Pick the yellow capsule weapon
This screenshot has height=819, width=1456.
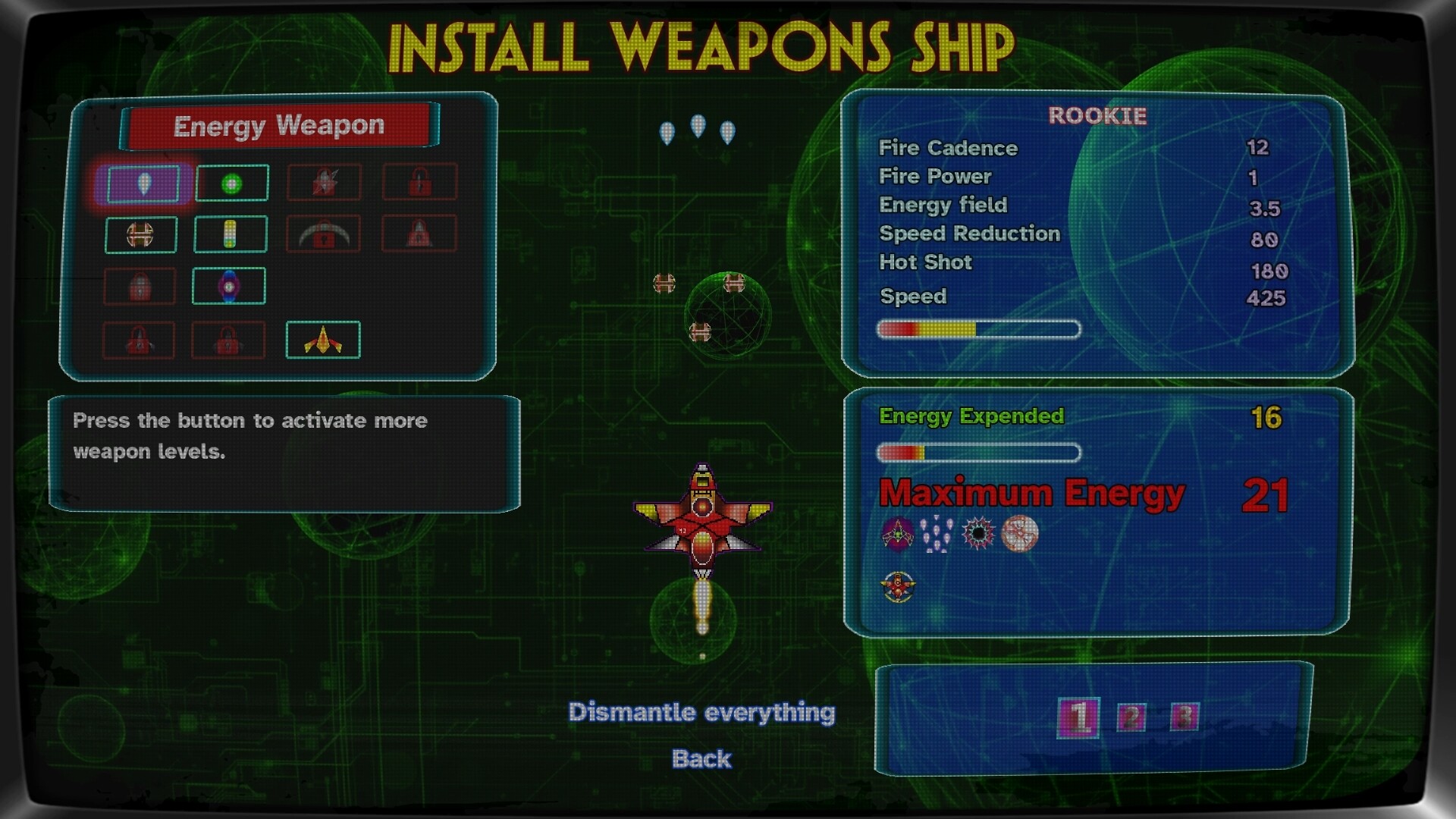pos(229,233)
